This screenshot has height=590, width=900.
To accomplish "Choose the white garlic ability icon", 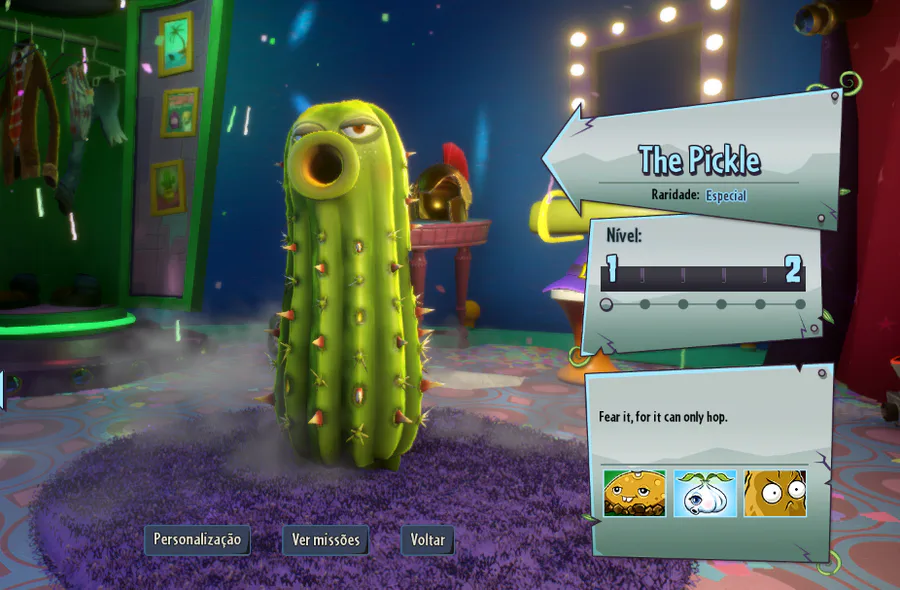I will point(705,493).
